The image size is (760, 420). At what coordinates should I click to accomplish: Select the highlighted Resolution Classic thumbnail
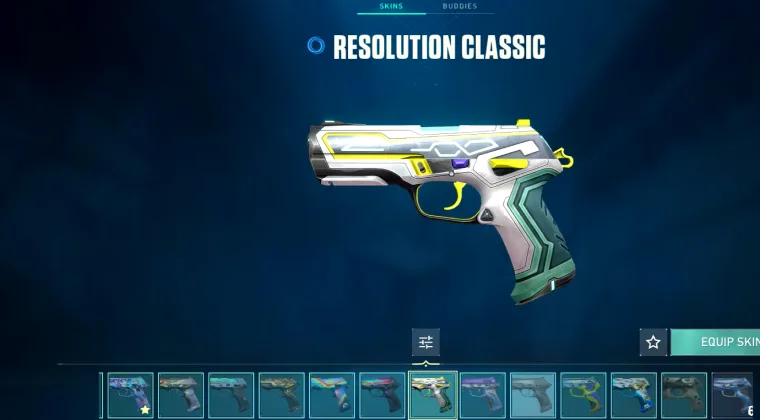pos(433,394)
